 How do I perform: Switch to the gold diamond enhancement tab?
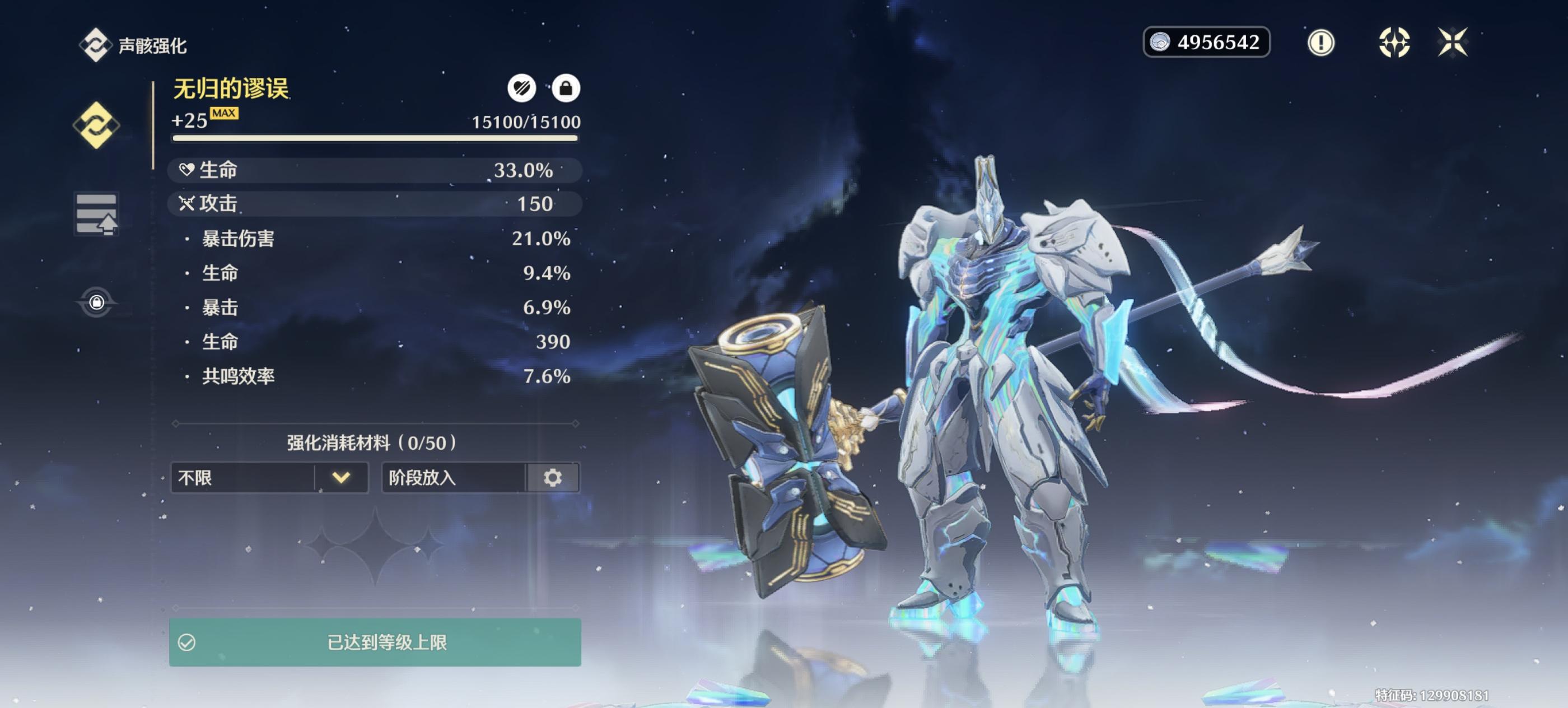pos(96,125)
